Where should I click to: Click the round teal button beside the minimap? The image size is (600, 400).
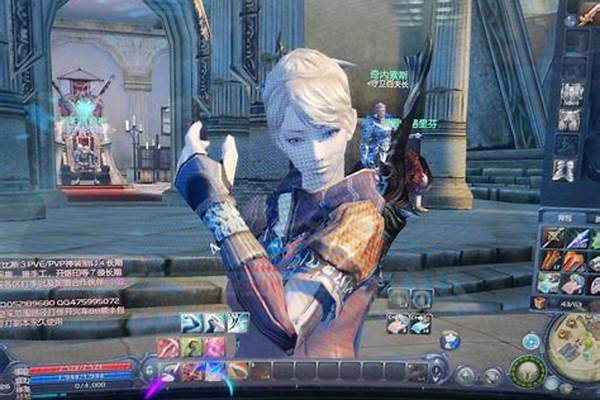[531, 341]
